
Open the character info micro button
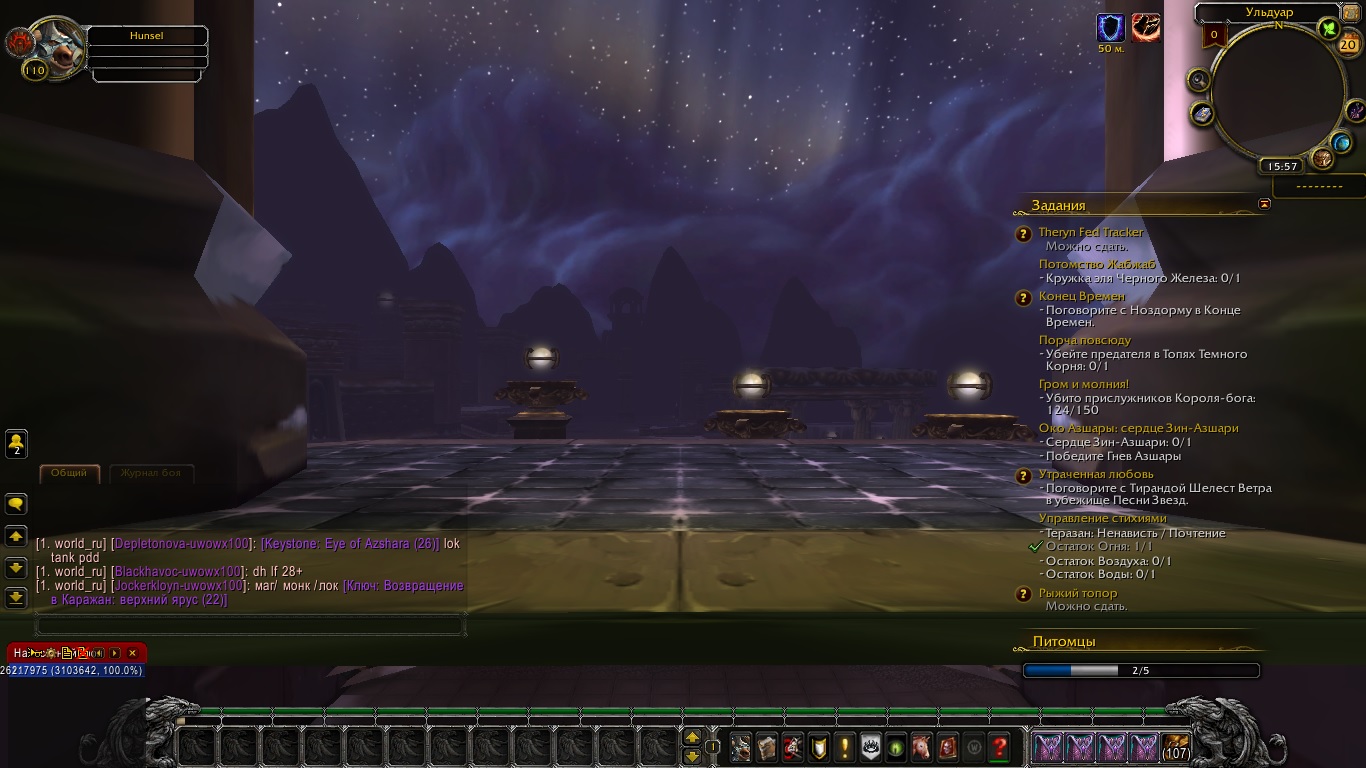click(741, 746)
